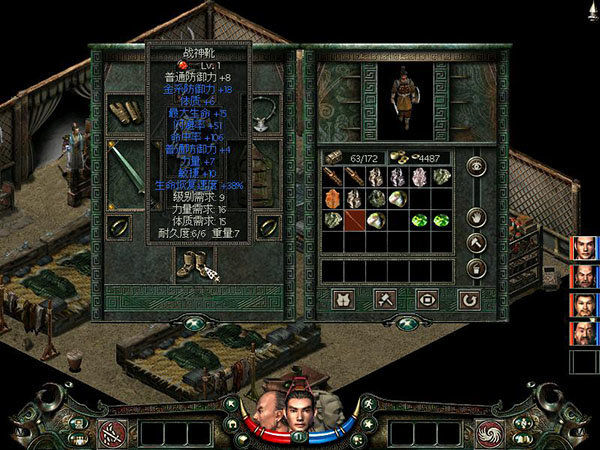Select the central hero portrait on HUD
Image resolution: width=600 pixels, height=450 pixels.
tap(299, 407)
